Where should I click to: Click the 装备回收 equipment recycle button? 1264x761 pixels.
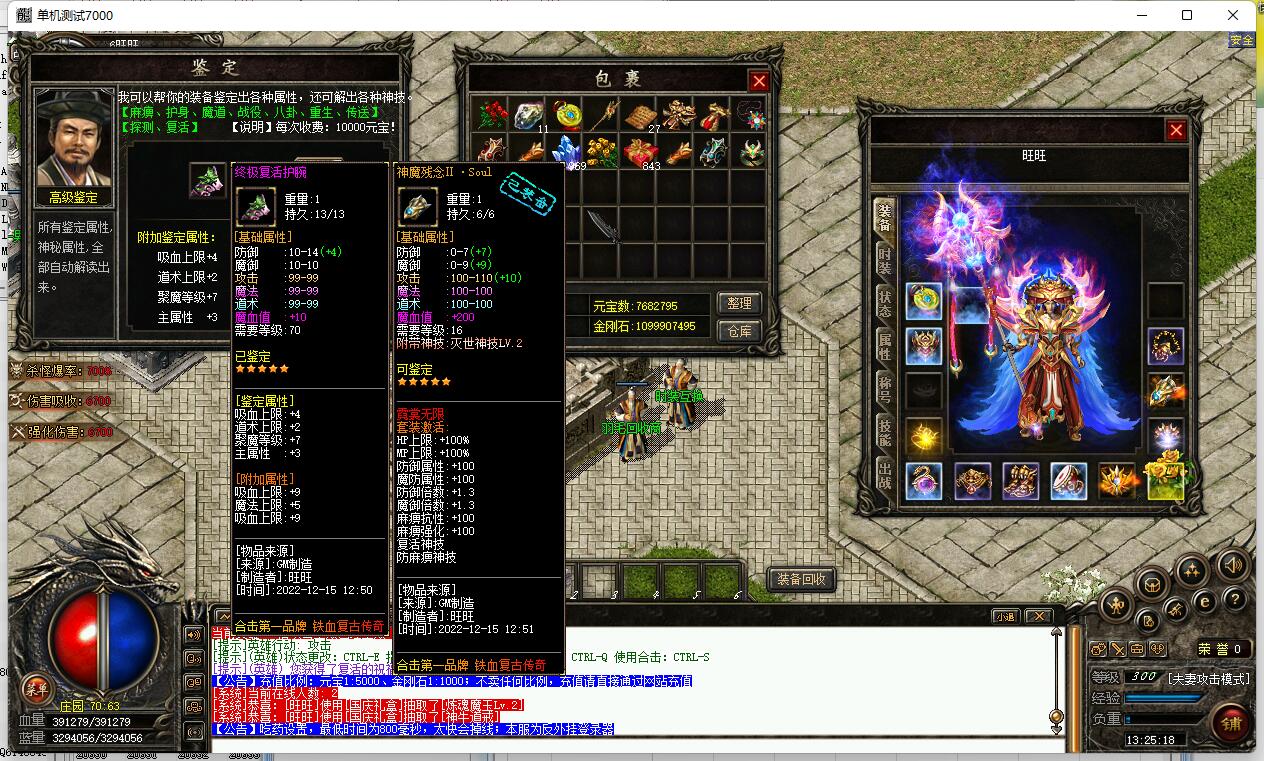[800, 579]
